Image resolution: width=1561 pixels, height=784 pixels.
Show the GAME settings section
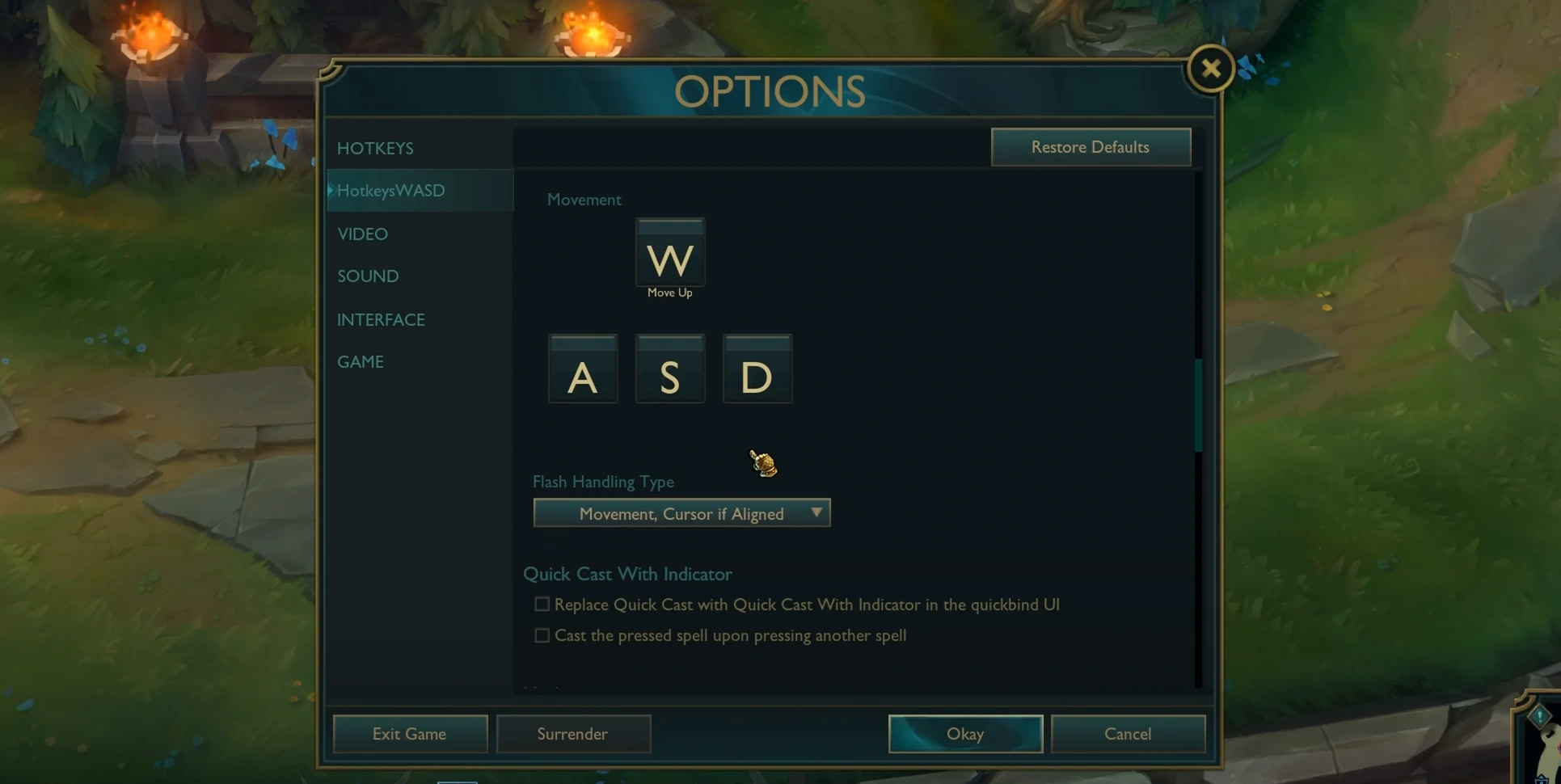pos(361,362)
